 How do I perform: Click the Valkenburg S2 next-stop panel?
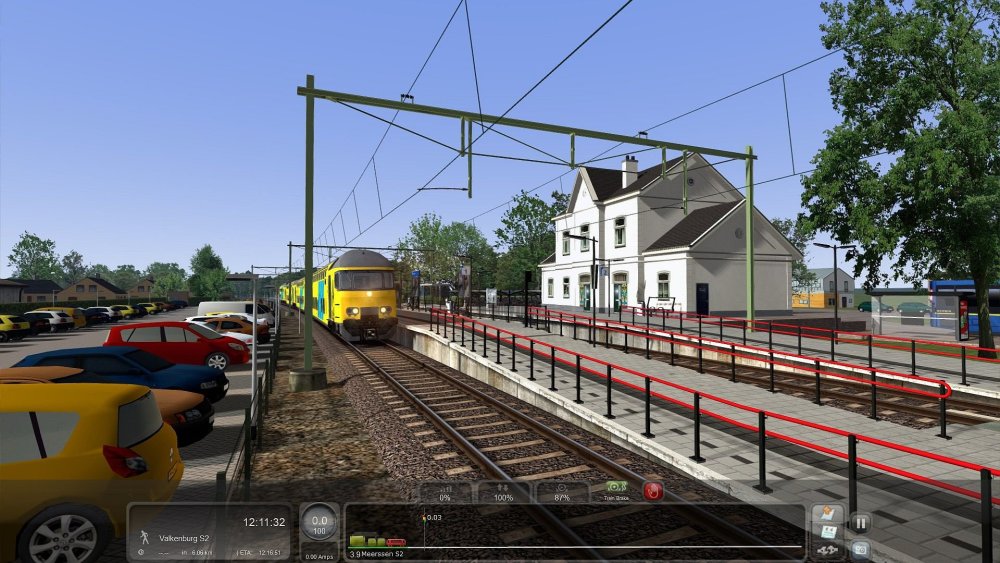[x=209, y=531]
